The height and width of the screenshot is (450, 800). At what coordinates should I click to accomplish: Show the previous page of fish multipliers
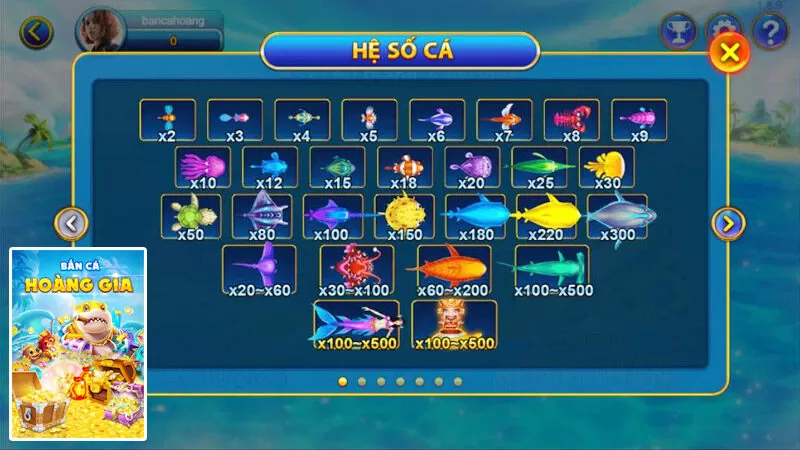click(71, 223)
